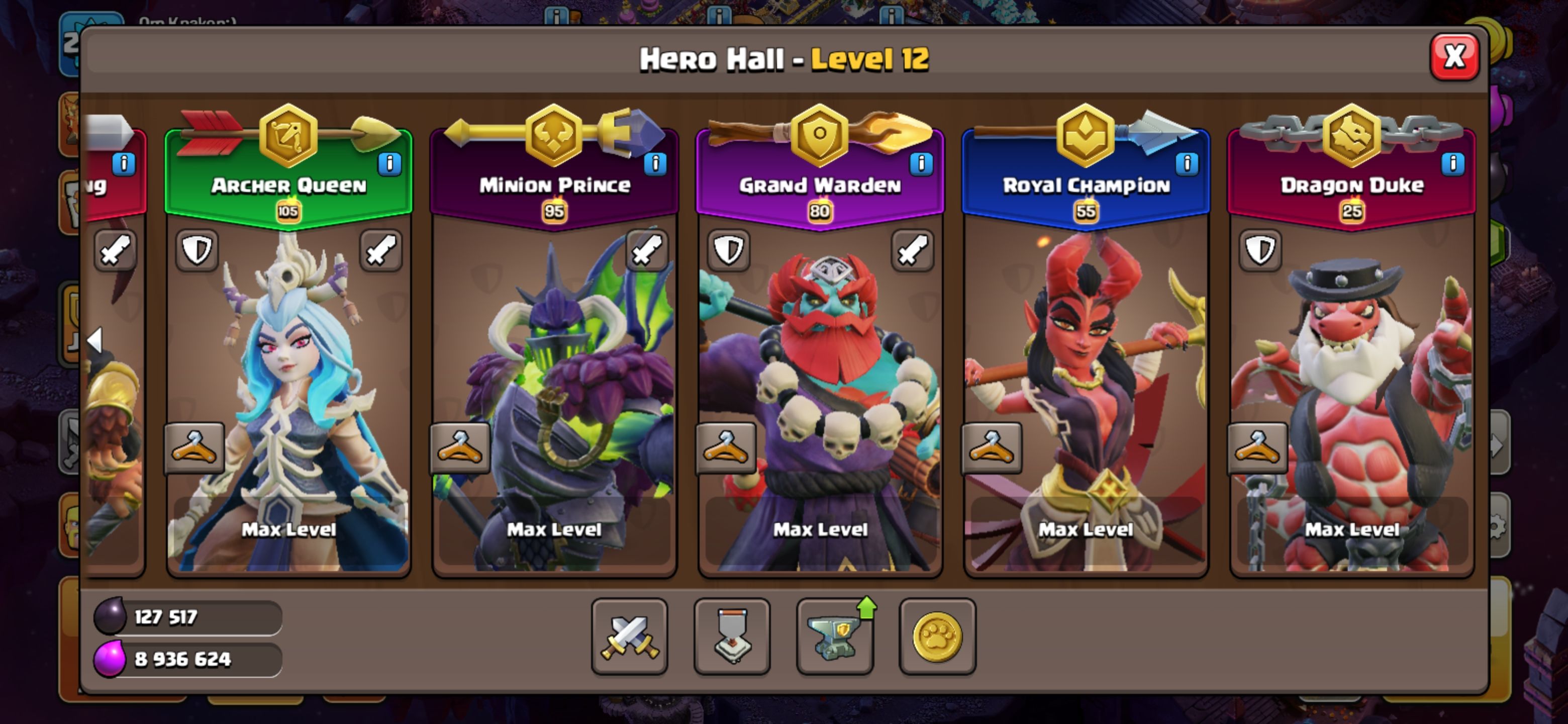
Task: Open Grand Warden hanger skin button
Action: [x=726, y=448]
